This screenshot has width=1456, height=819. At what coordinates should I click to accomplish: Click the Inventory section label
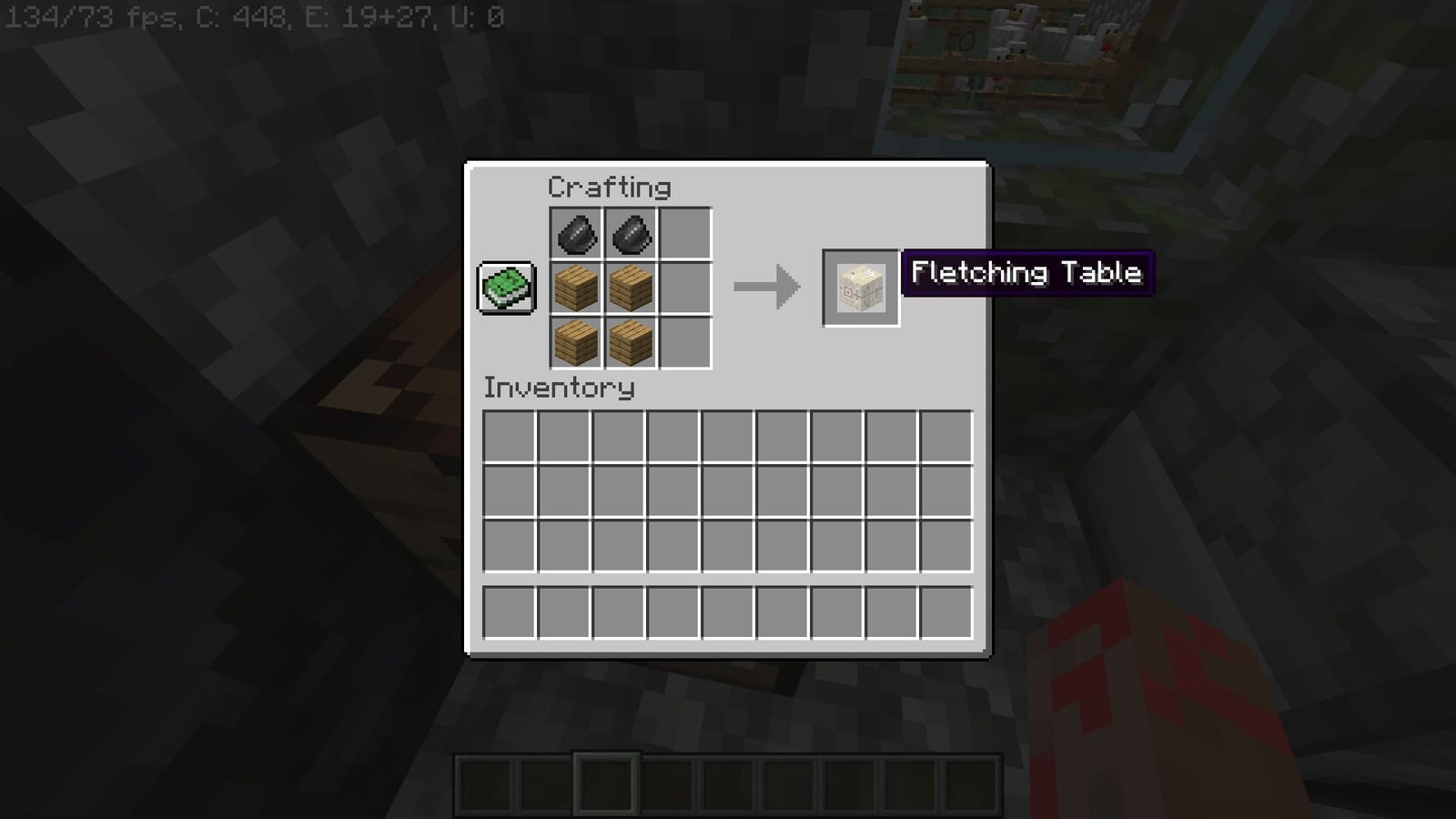click(557, 388)
